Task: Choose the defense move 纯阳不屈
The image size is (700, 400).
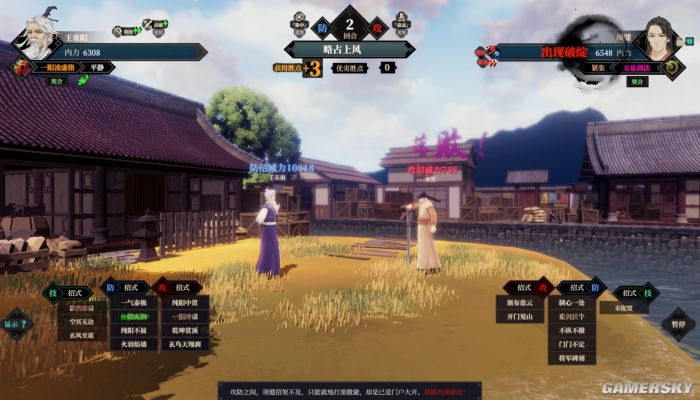Action: coord(133,330)
